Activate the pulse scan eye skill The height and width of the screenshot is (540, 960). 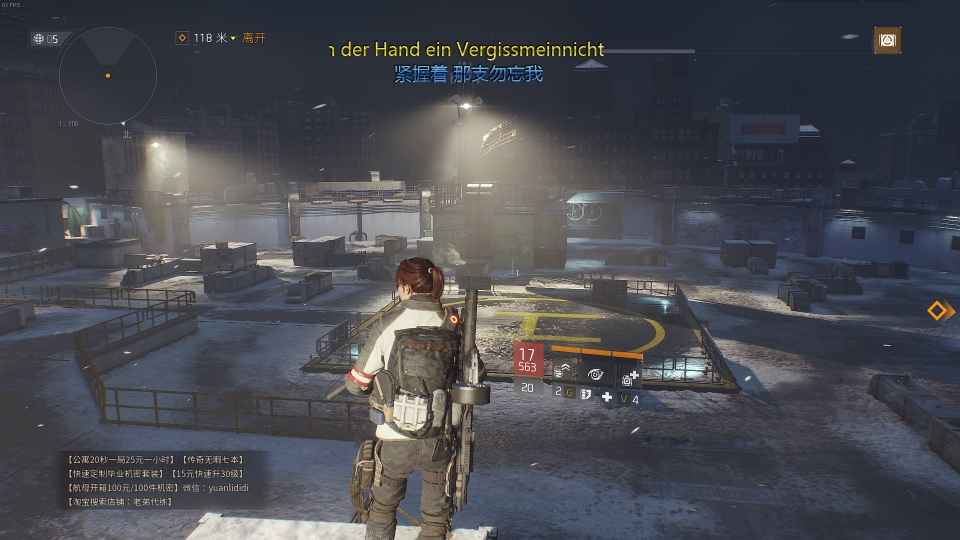[x=595, y=374]
